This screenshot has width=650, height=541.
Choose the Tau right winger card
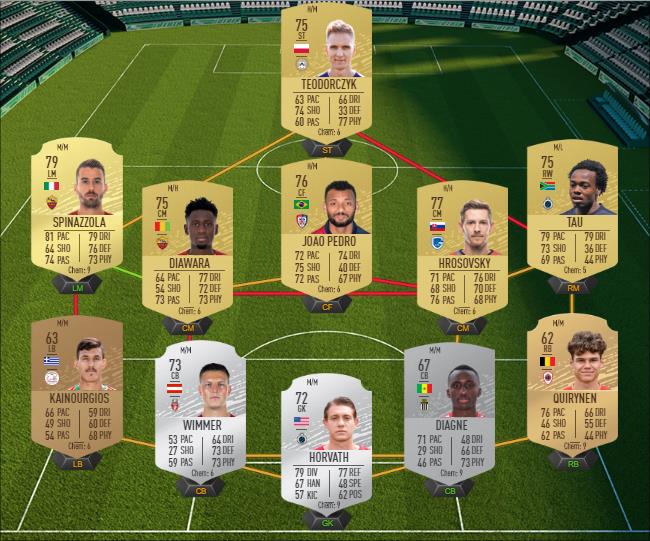572,212
